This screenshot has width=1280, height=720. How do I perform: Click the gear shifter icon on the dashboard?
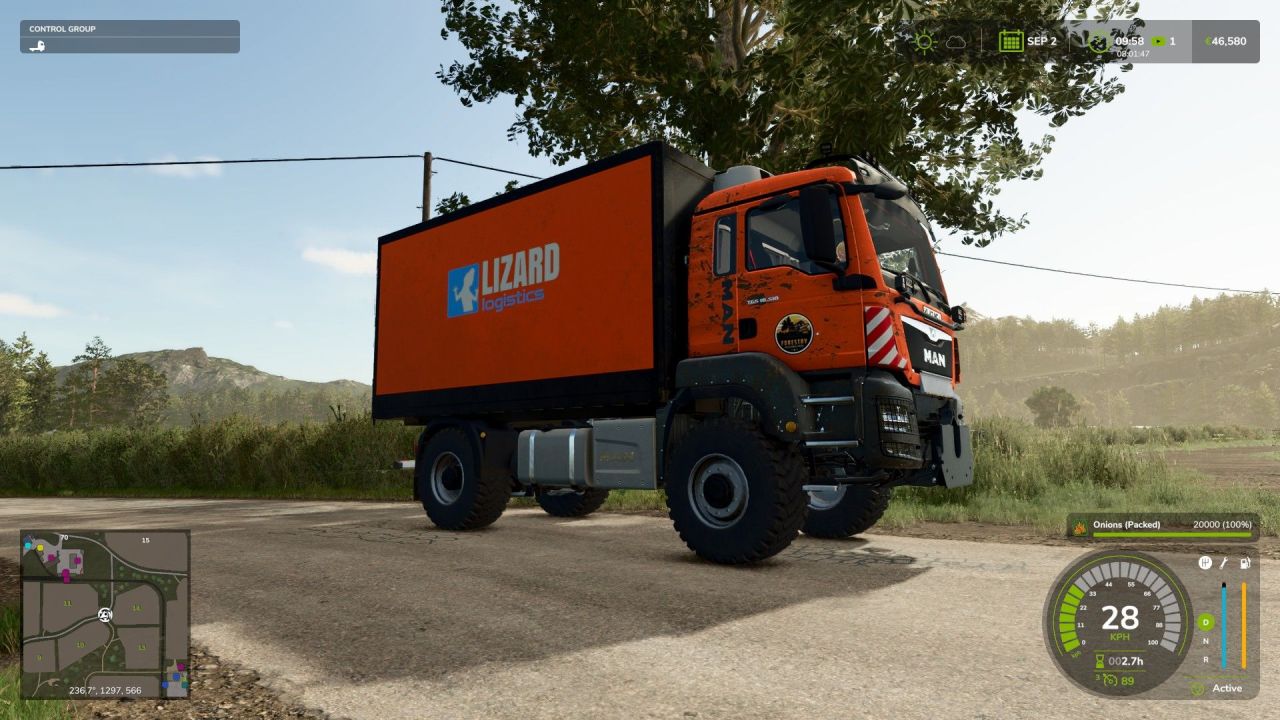coord(1206,563)
